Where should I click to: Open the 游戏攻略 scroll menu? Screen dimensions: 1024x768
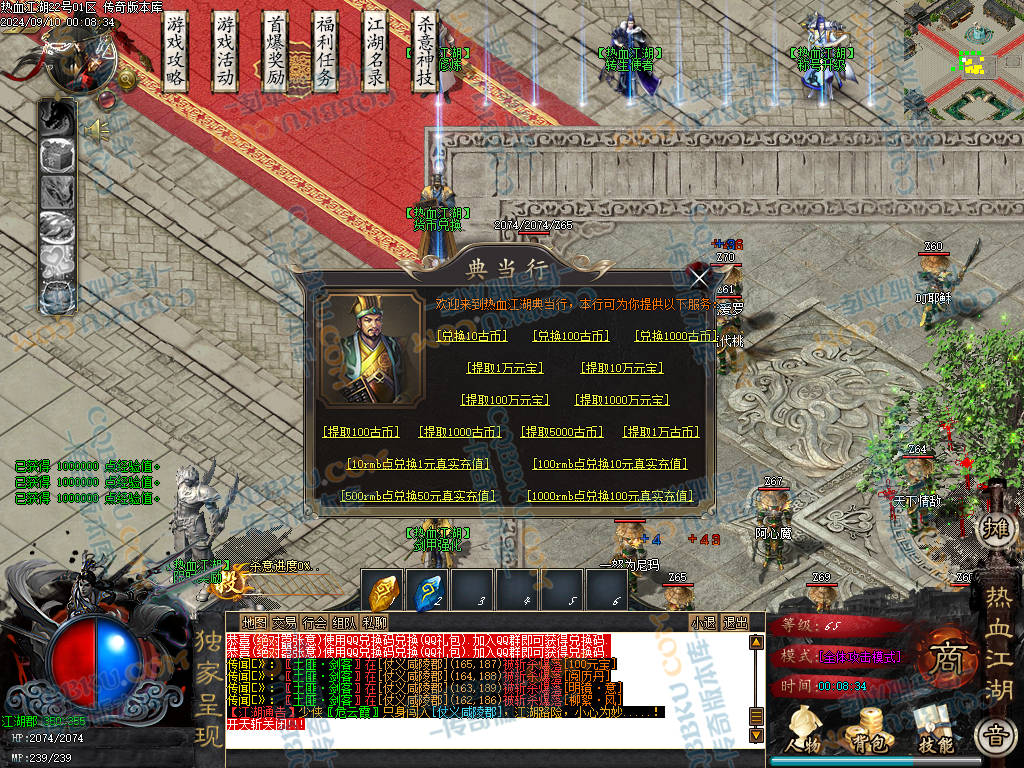[x=176, y=52]
